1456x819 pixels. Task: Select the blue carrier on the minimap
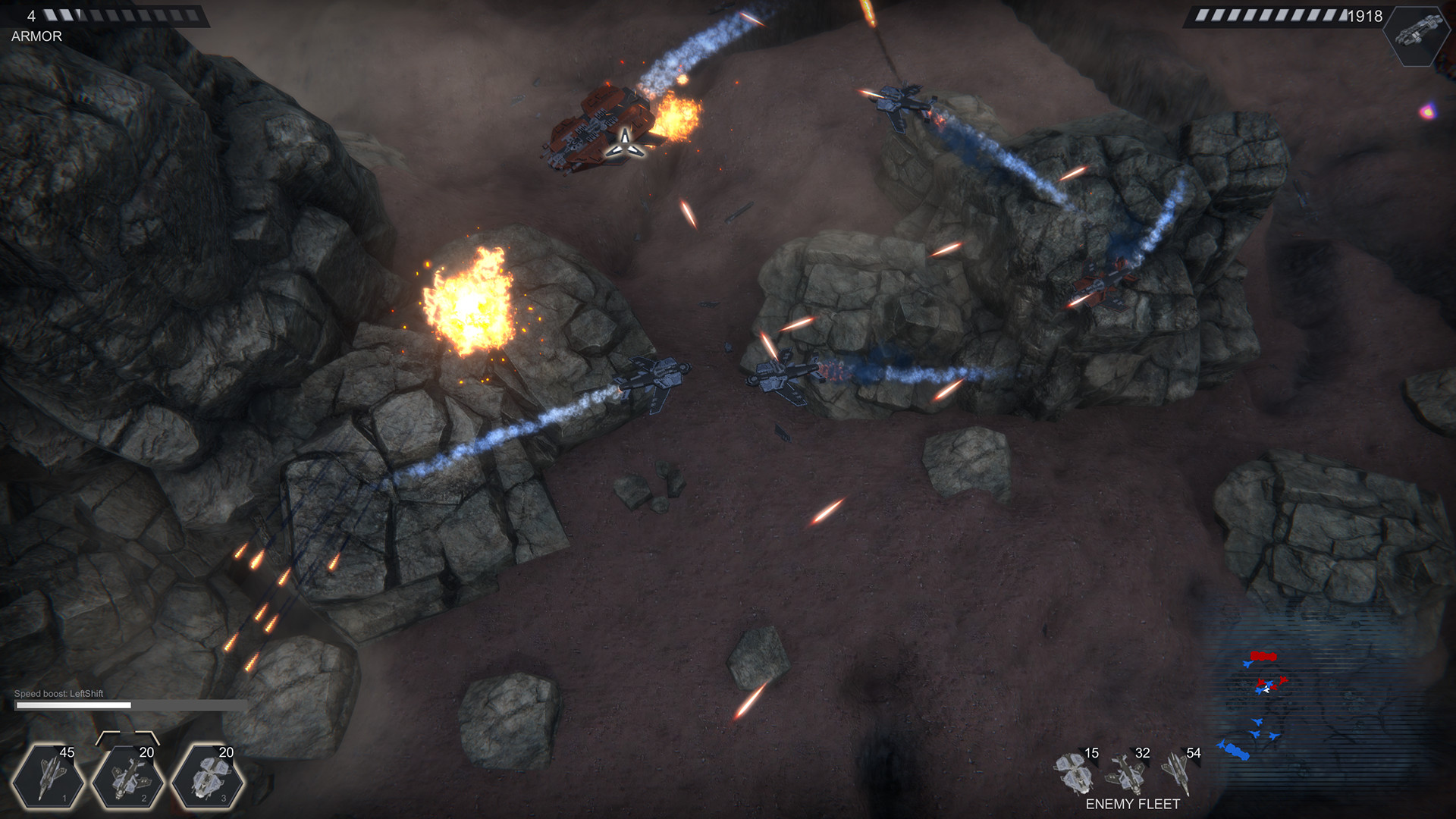point(1237,752)
